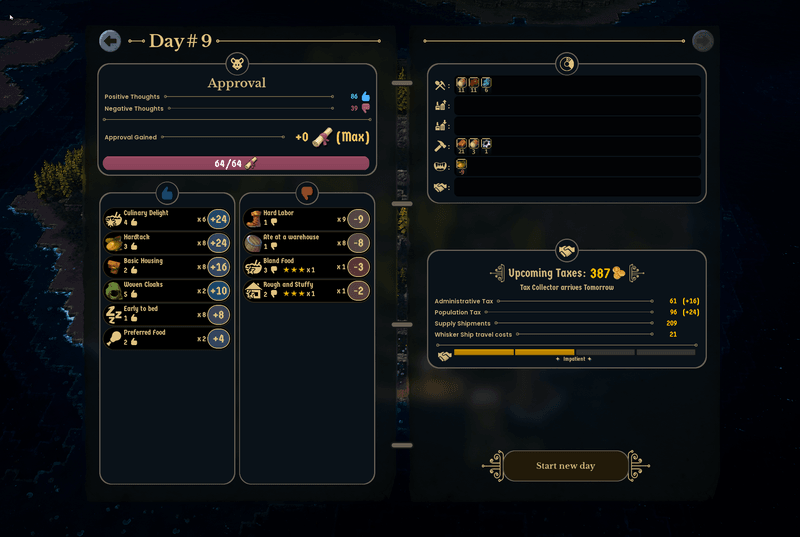Go back with the left arrow button
Image resolution: width=800 pixels, height=537 pixels.
click(110, 41)
